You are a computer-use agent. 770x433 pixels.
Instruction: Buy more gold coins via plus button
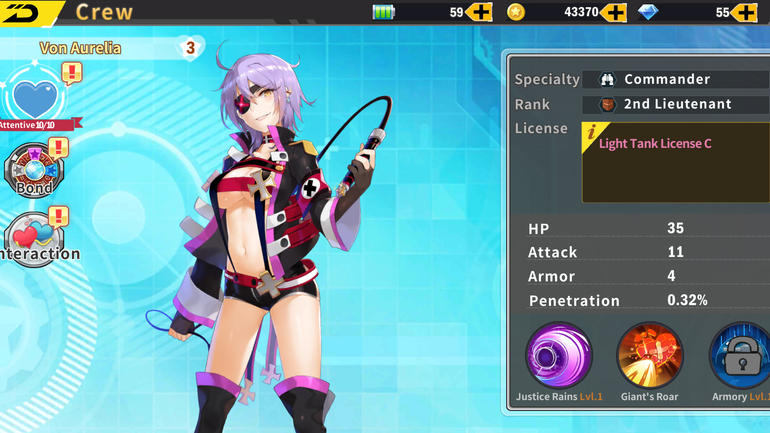coord(613,12)
